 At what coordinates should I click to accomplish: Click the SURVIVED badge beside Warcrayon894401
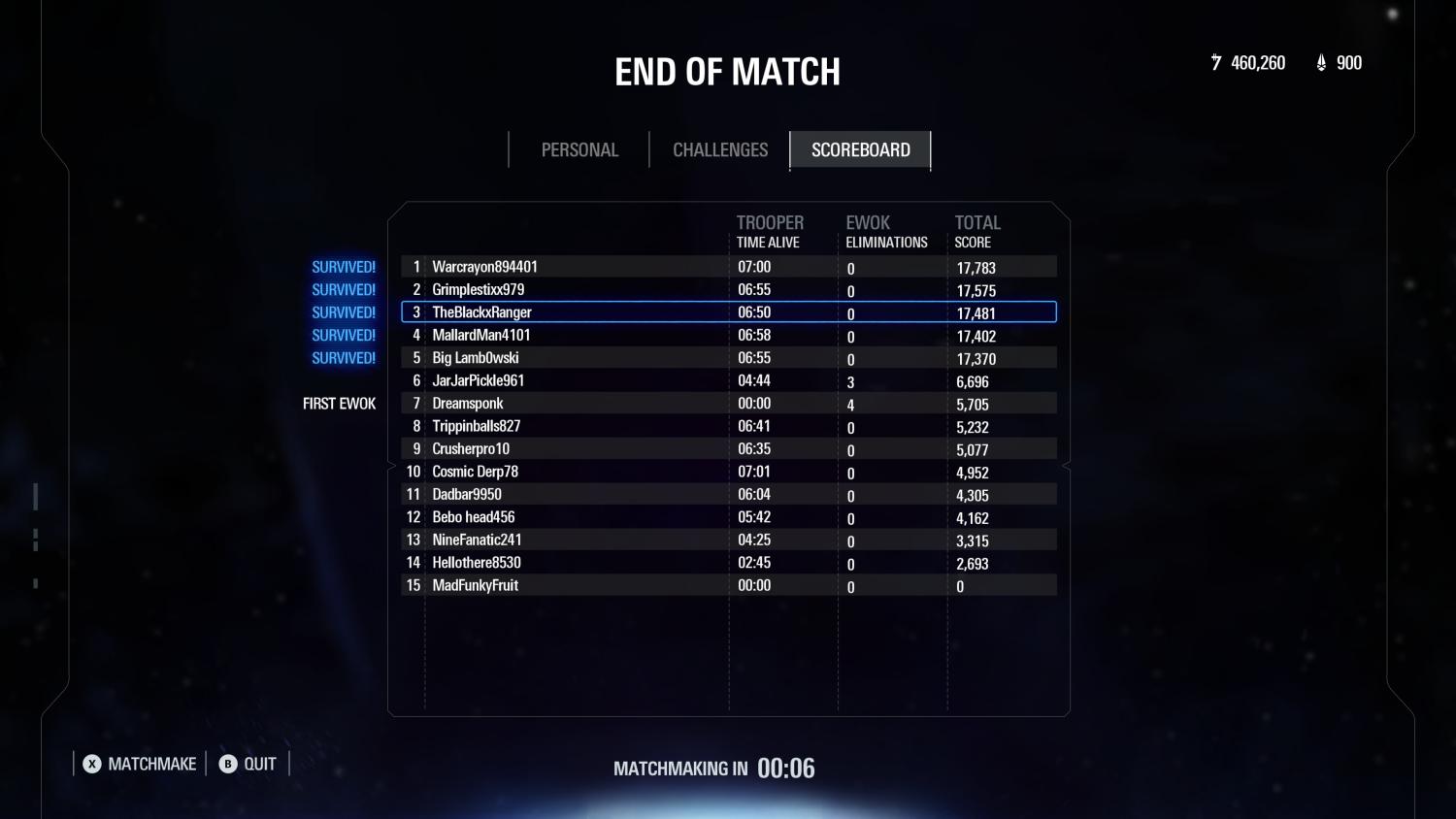(x=343, y=266)
